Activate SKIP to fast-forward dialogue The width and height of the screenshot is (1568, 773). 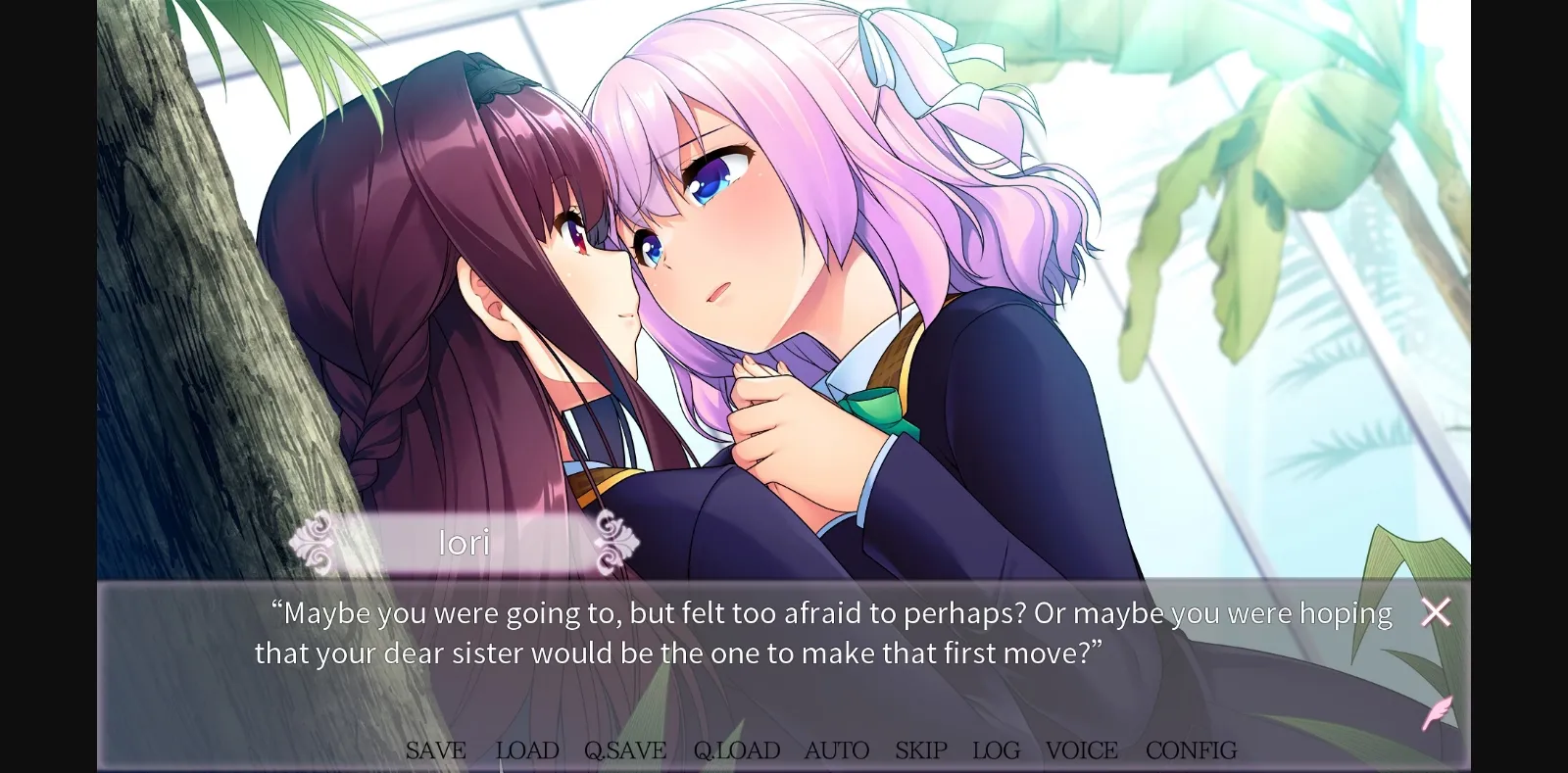click(x=919, y=750)
